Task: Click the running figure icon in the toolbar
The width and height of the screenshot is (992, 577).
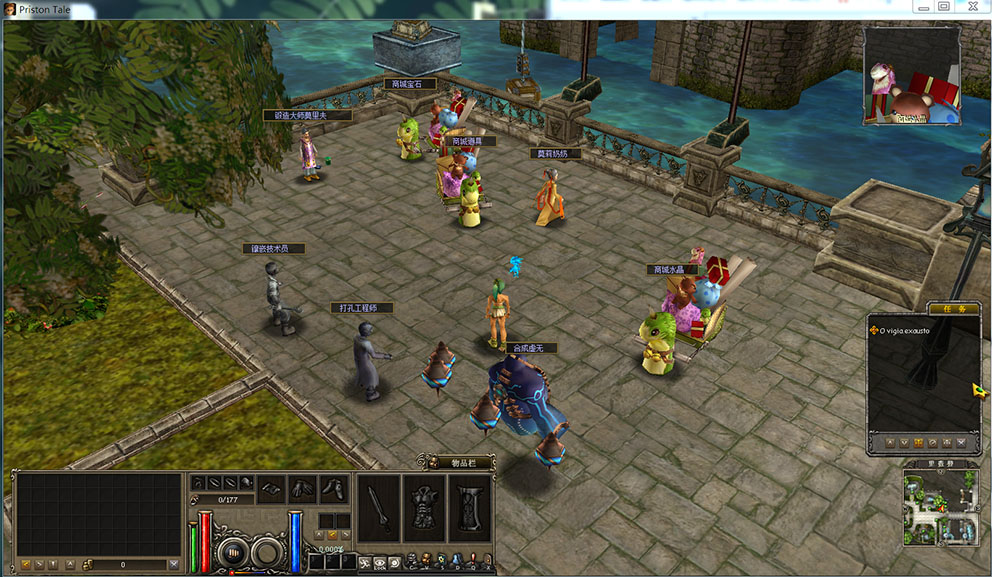Action: click(365, 563)
